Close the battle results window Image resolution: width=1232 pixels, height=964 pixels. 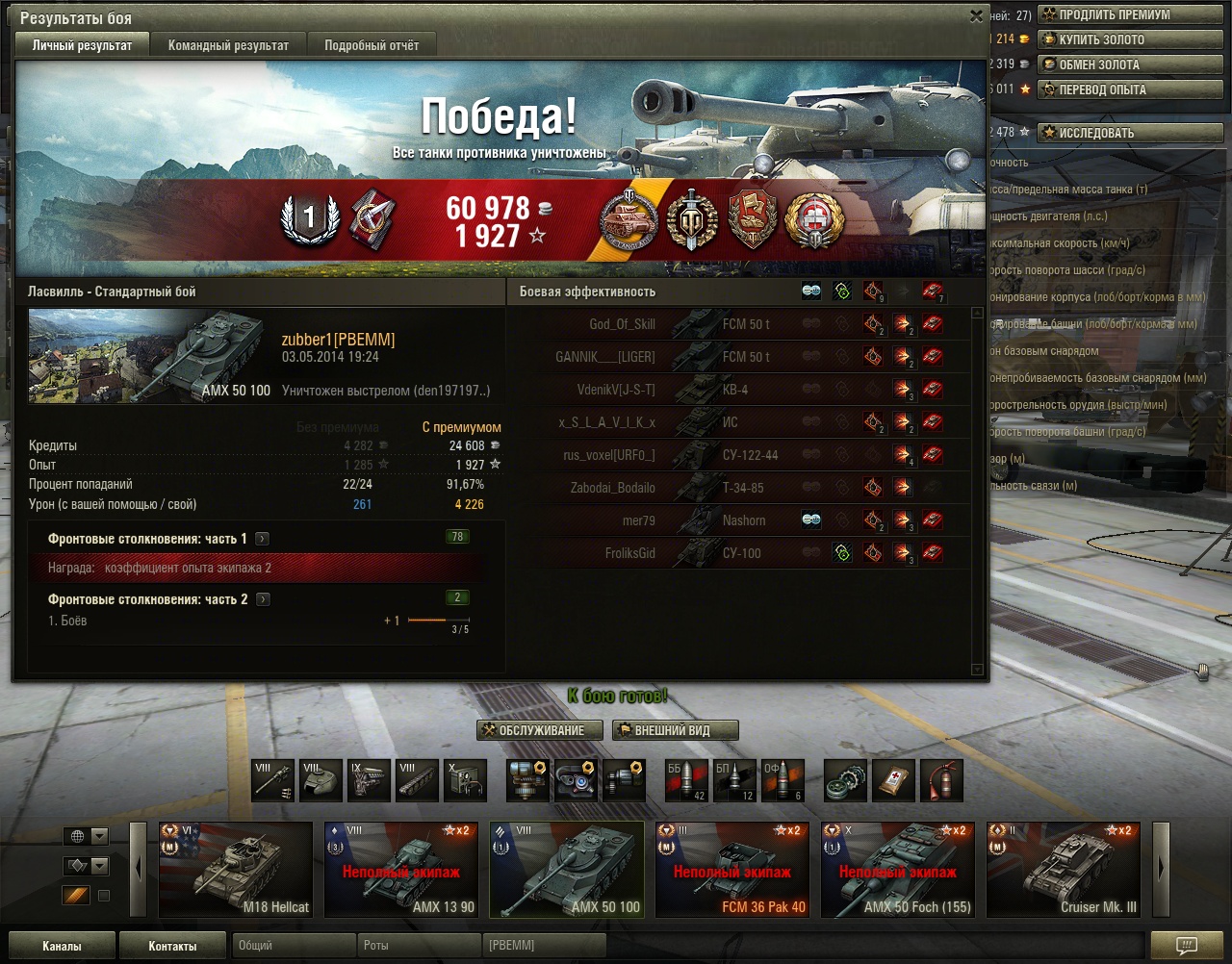(976, 16)
